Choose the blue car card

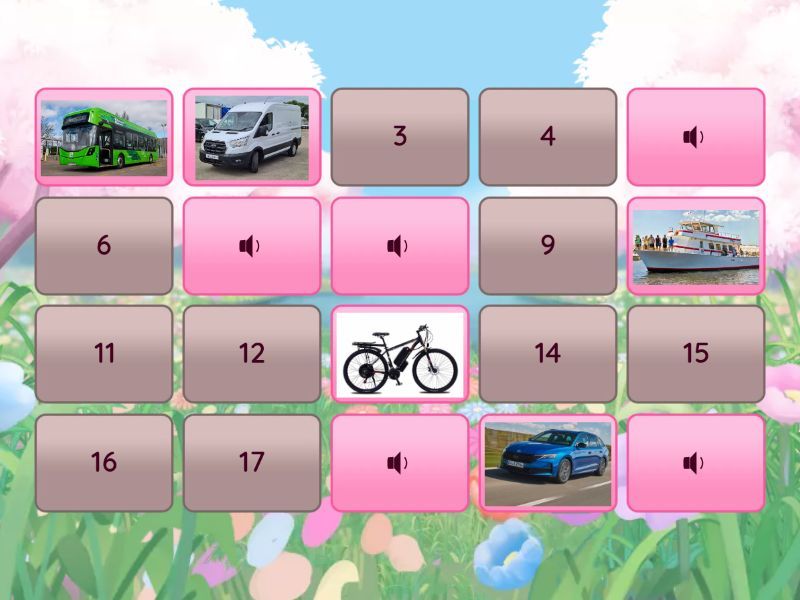[548, 463]
